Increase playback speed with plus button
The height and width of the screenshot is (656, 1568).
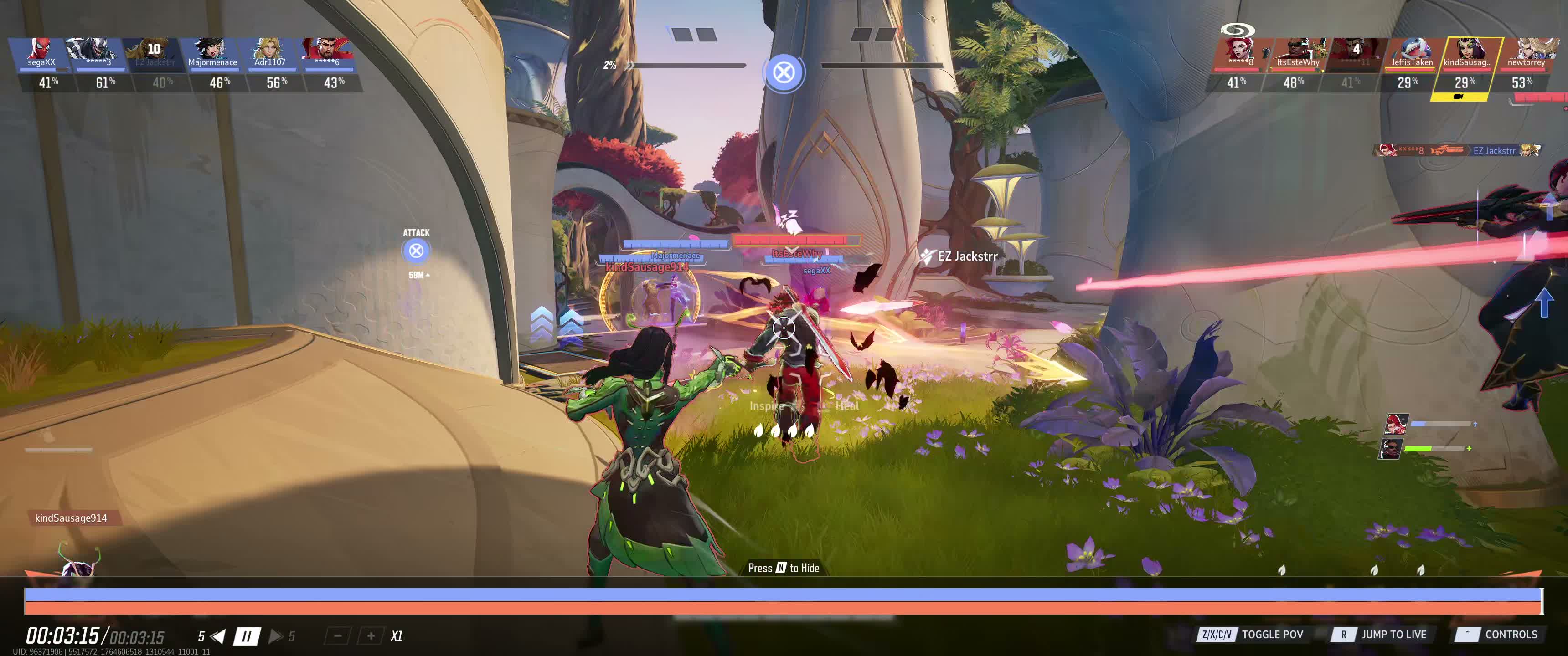[x=370, y=636]
